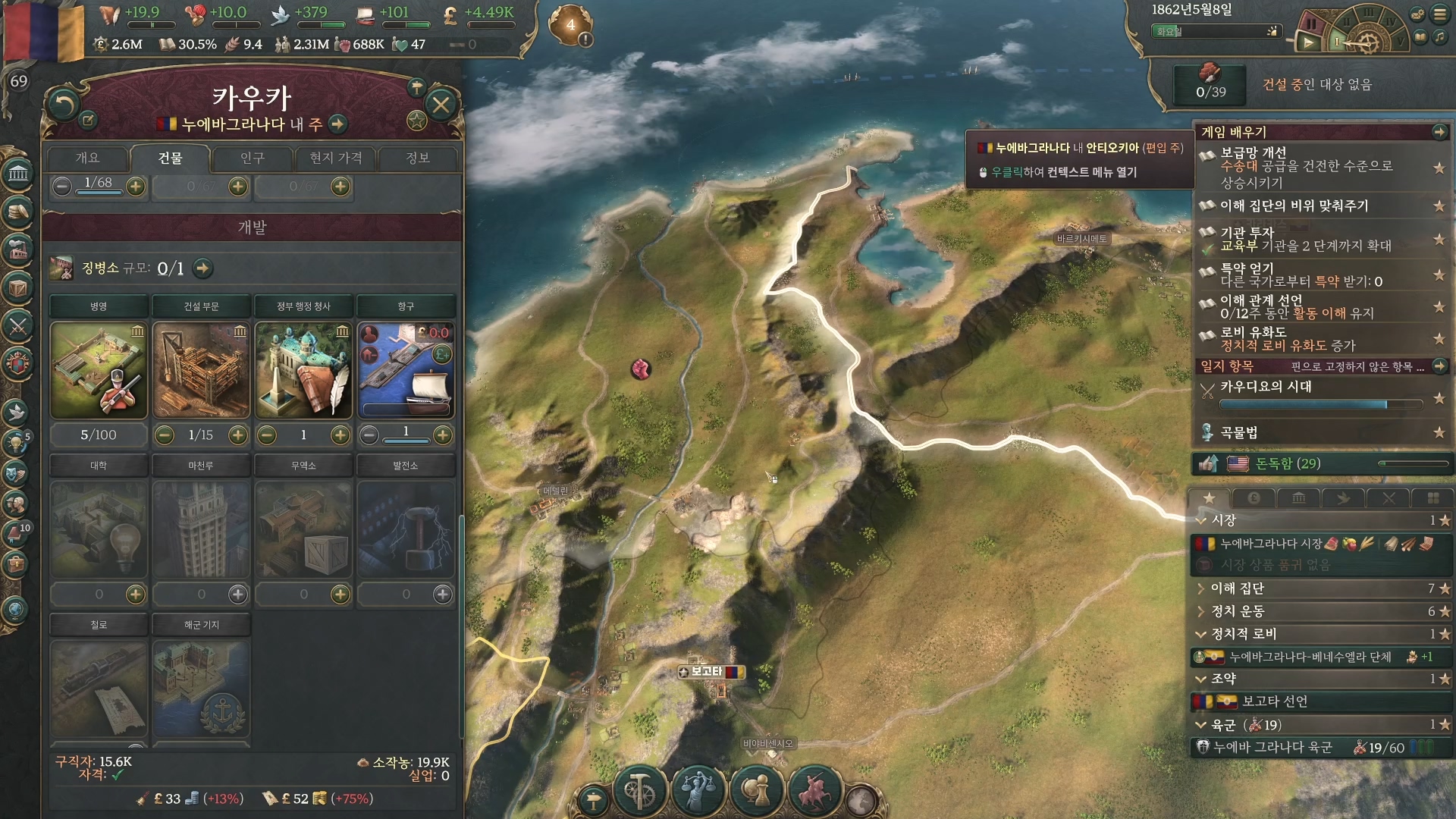This screenshot has height=819, width=1456.
Task: Select the 병영 barracks building
Action: point(99,370)
